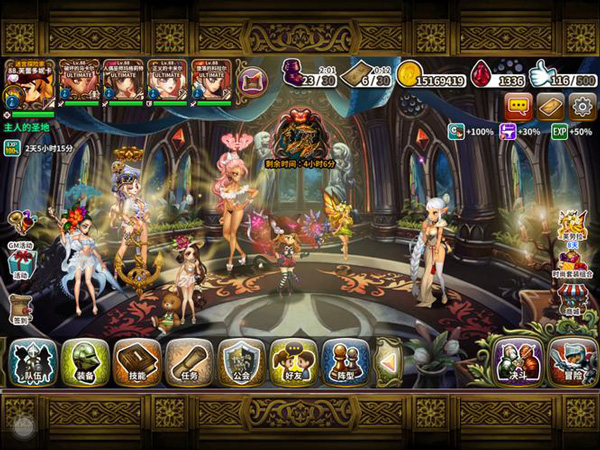Open the gear settings button
Screen dimensions: 600x450
[582, 106]
